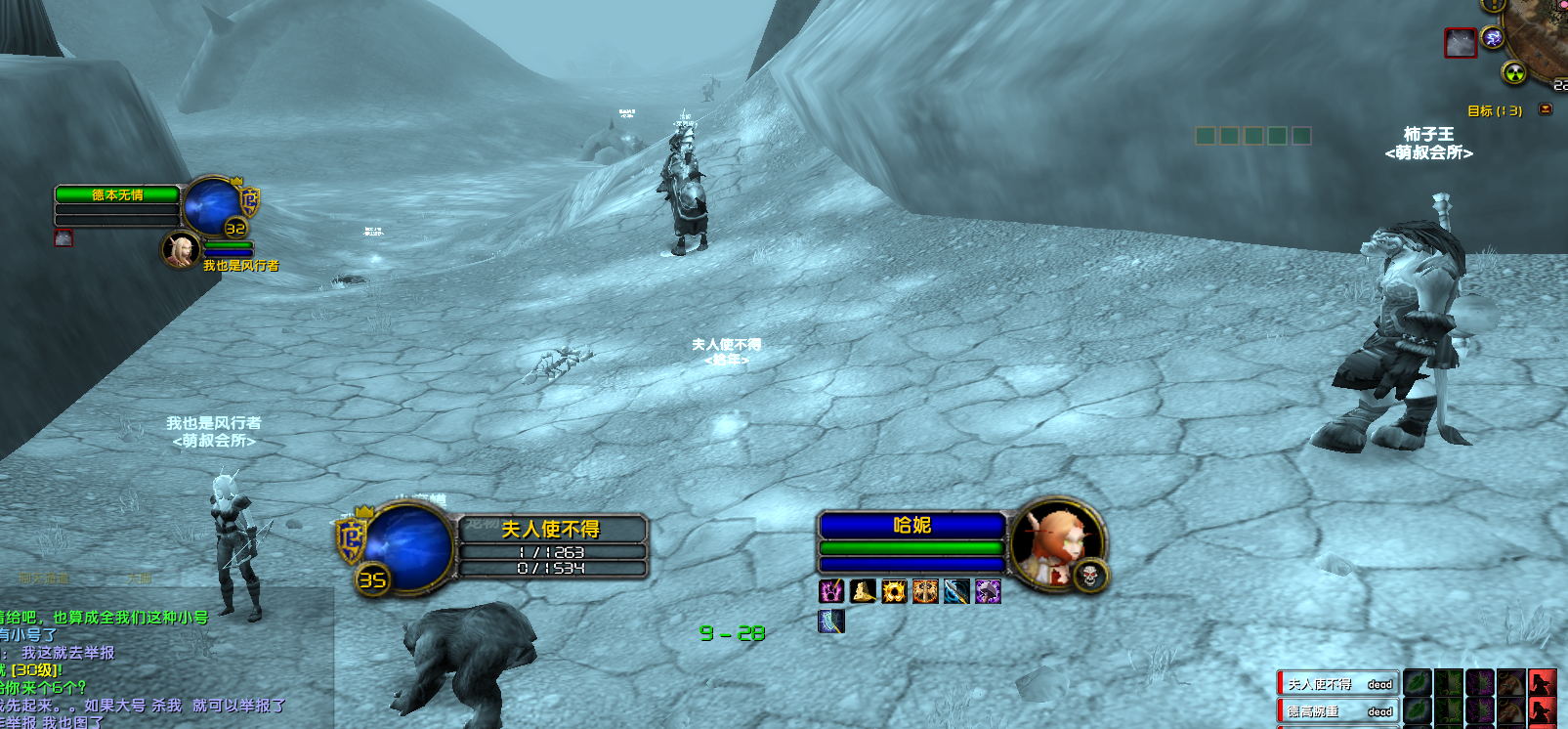Select raid row 夫人使不得 marked dead
1568x729 pixels.
(x=1338, y=684)
